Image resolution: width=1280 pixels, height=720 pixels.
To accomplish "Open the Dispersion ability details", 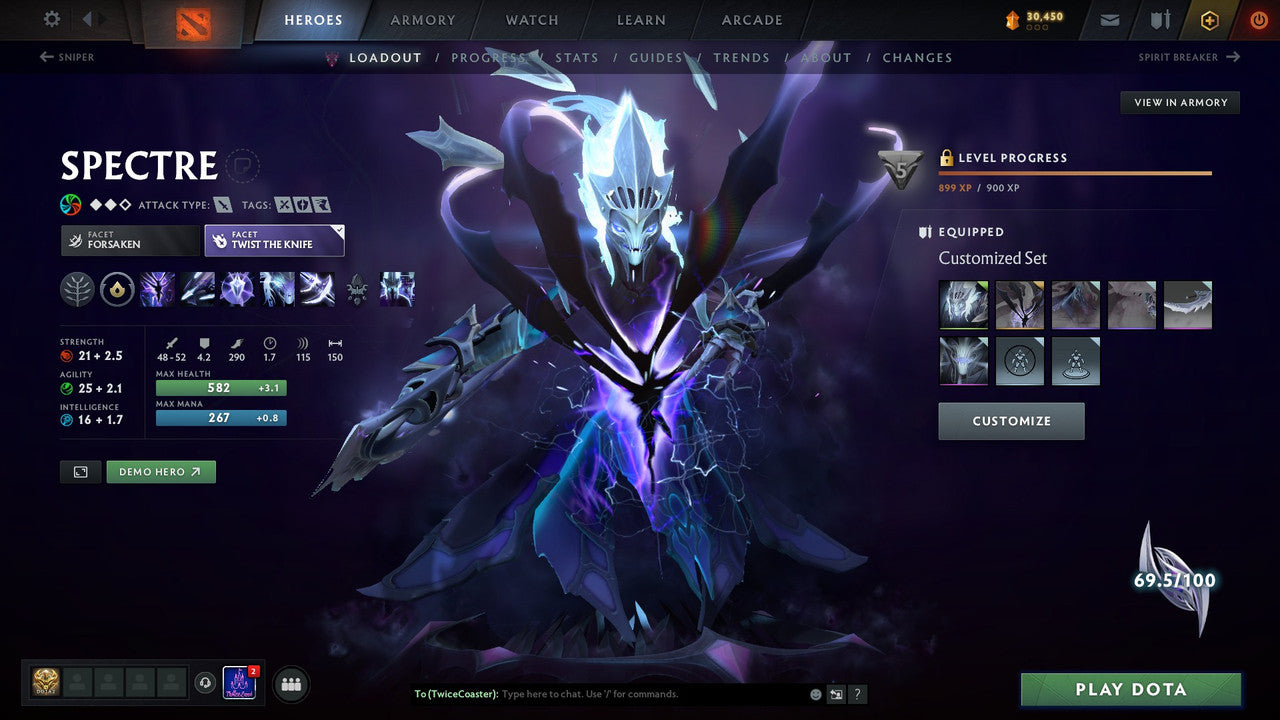I will pyautogui.click(x=236, y=289).
